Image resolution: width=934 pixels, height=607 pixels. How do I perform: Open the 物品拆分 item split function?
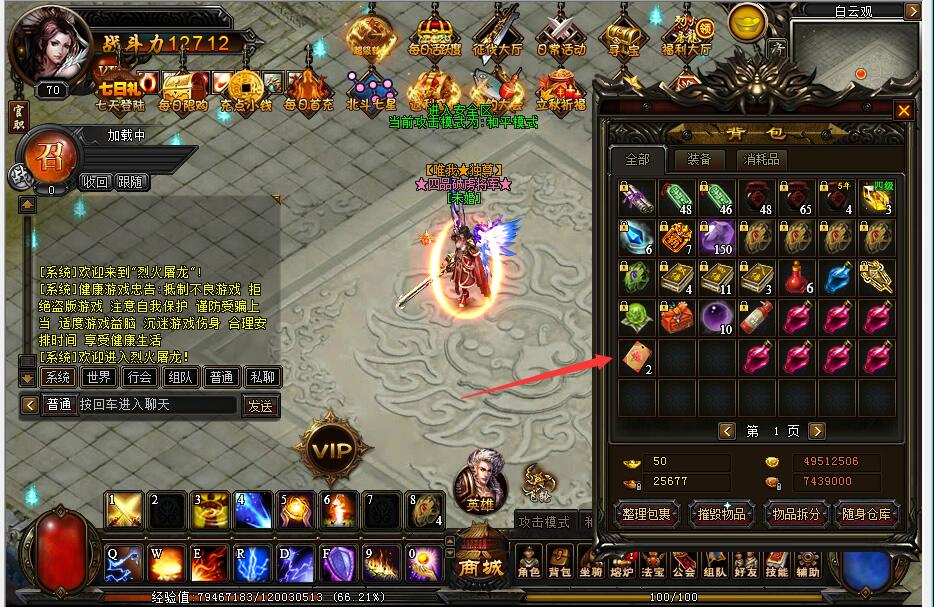(796, 514)
